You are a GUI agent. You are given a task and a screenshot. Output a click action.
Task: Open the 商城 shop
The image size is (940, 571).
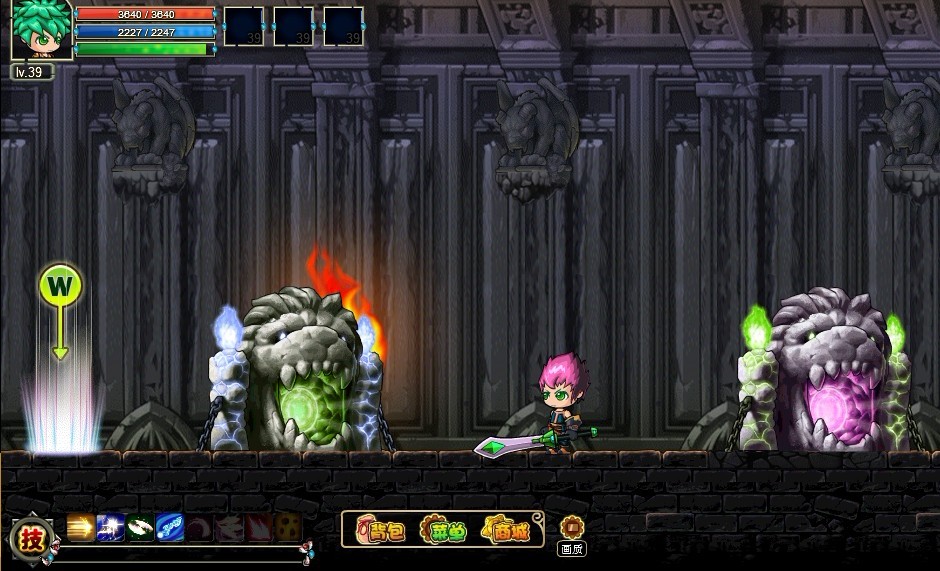tap(506, 530)
